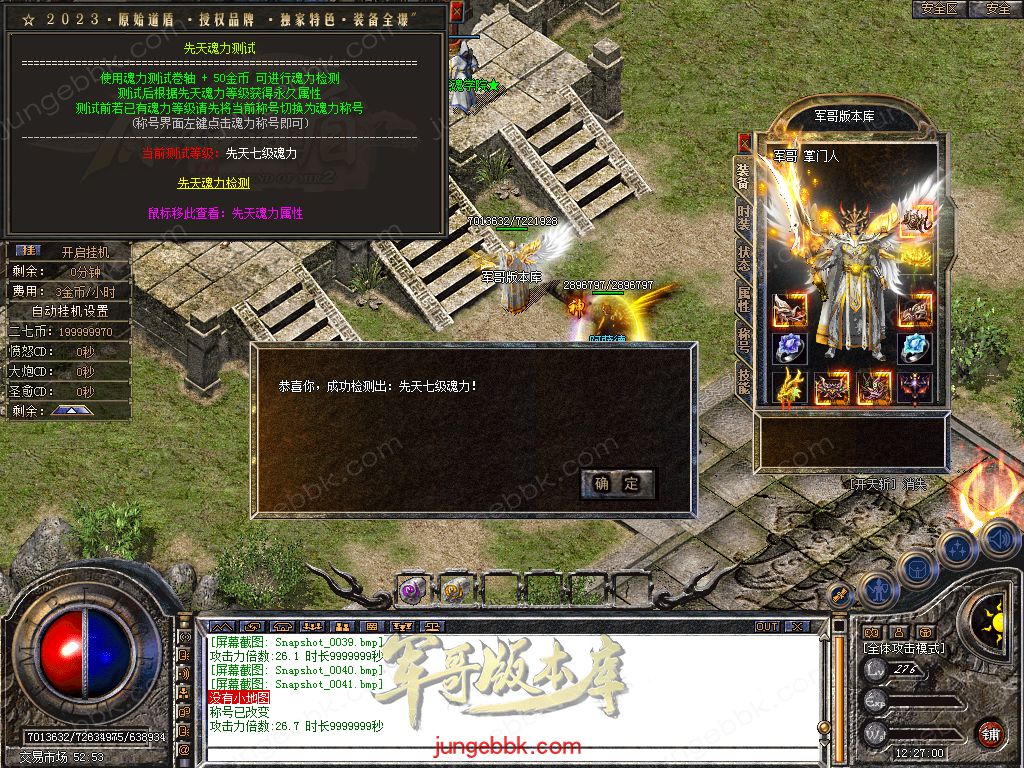This screenshot has height=768, width=1024.
Task: Open the red 铺 shop button
Action: 991,733
